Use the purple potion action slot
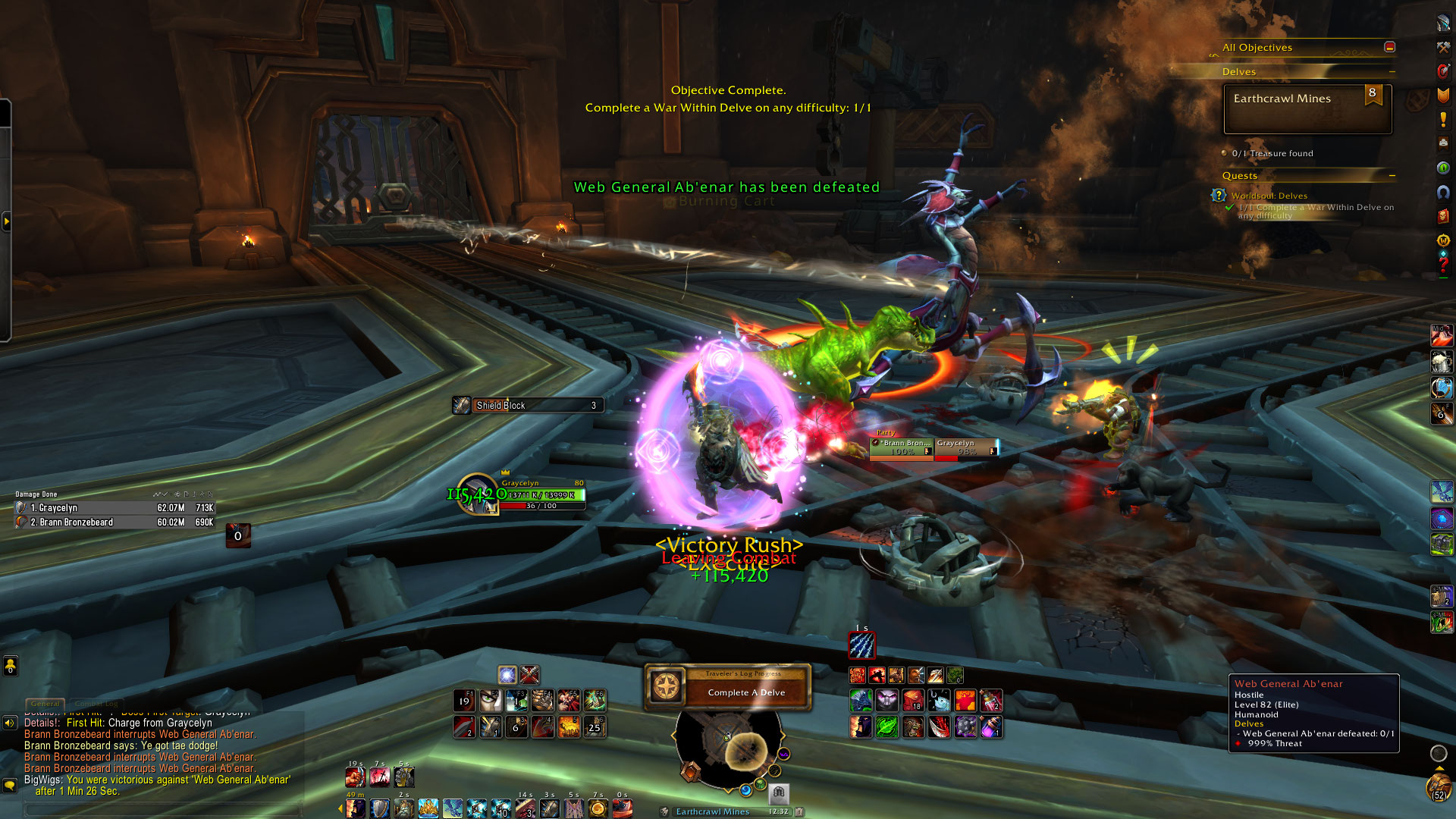The width and height of the screenshot is (1456, 819). click(x=991, y=727)
